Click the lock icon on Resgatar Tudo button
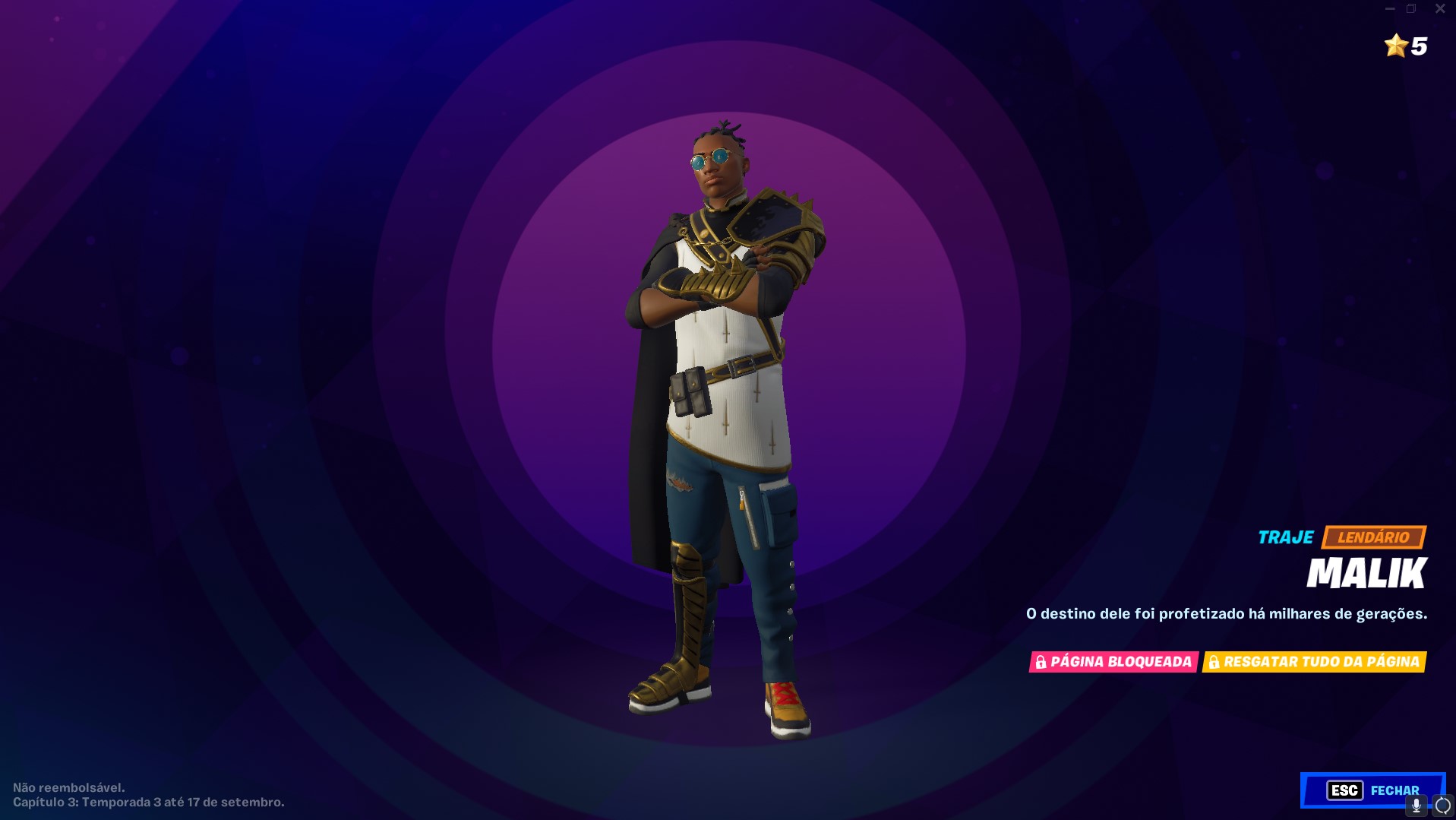Viewport: 1456px width, 820px height. coord(1215,662)
